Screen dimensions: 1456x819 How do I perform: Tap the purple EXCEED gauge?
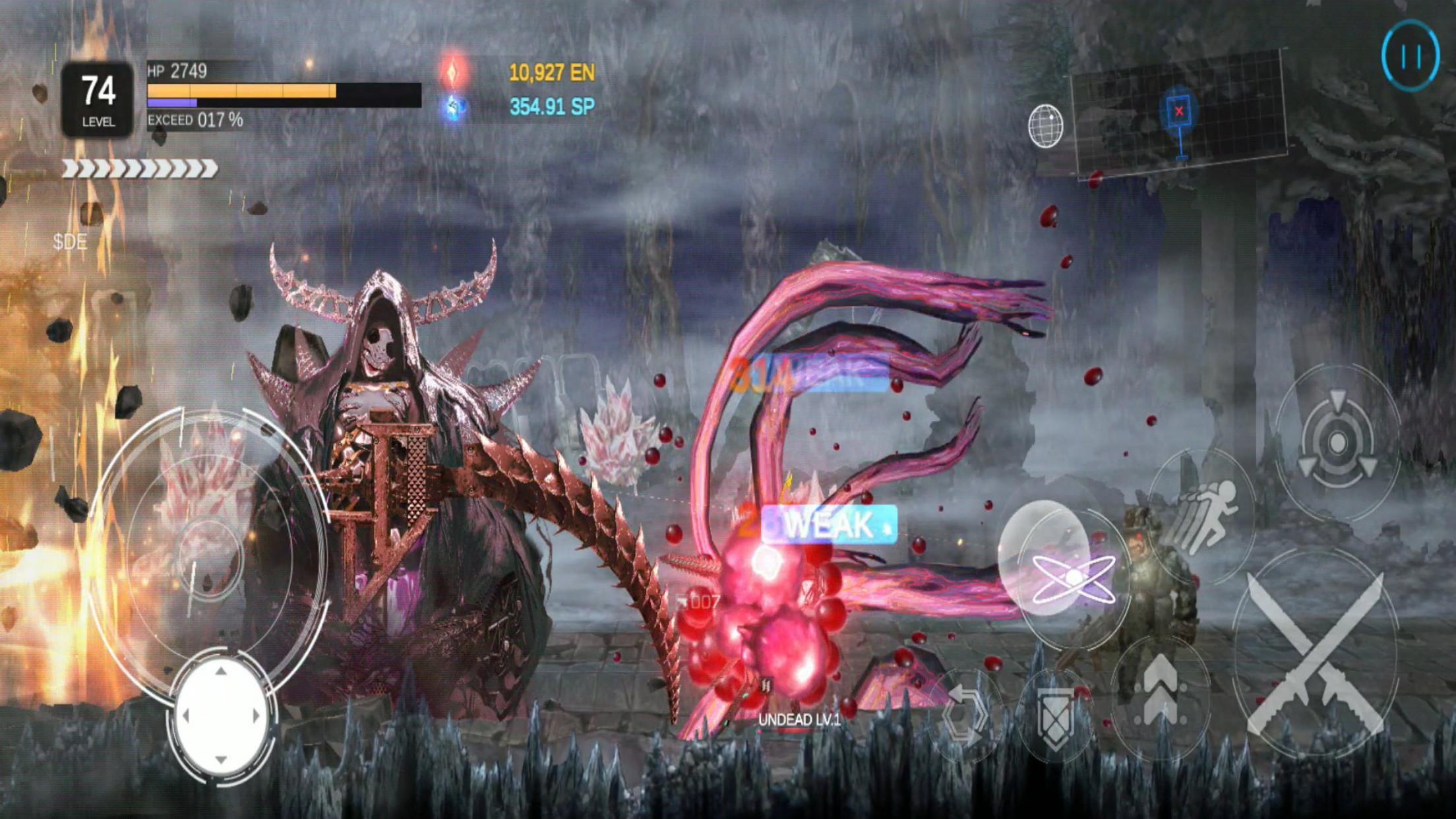171,104
